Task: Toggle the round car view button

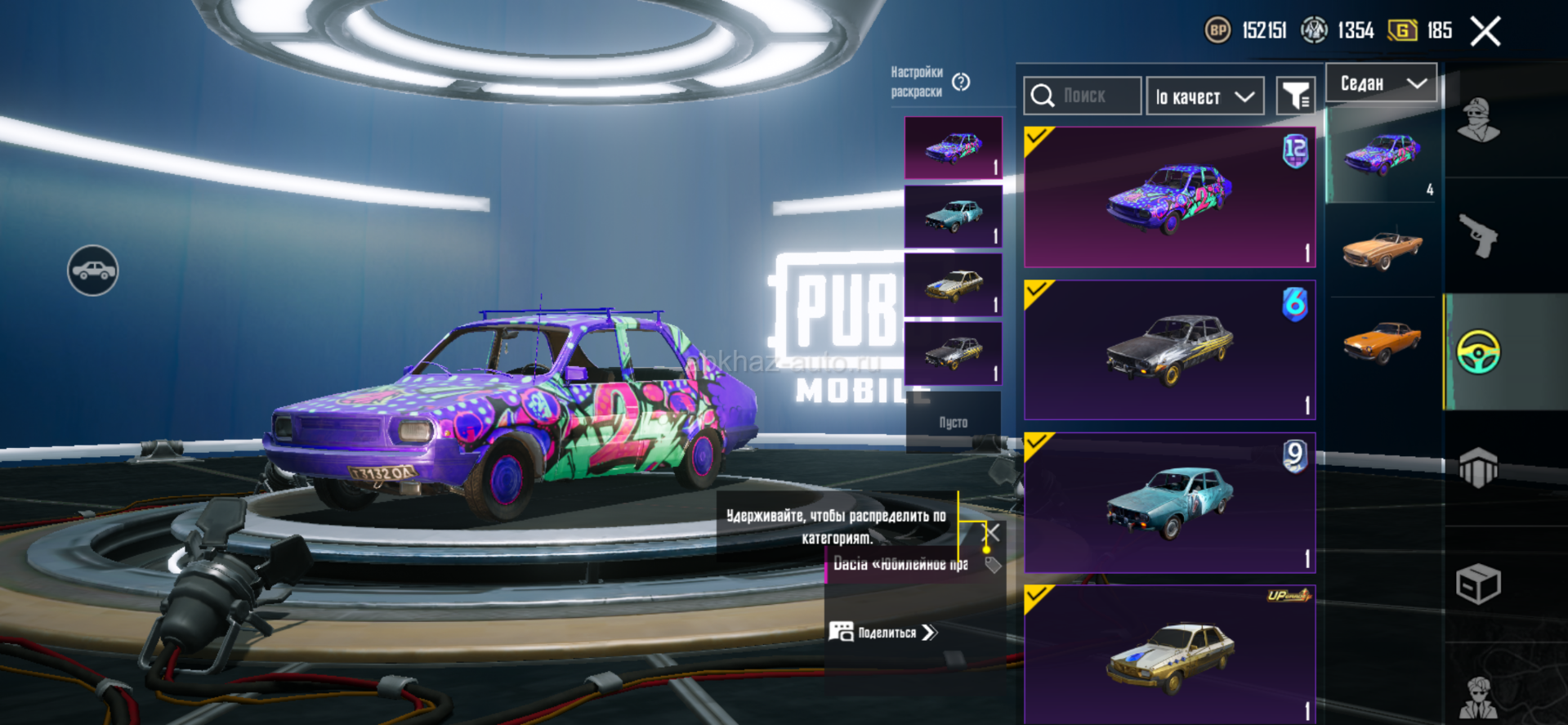Action: point(92,271)
